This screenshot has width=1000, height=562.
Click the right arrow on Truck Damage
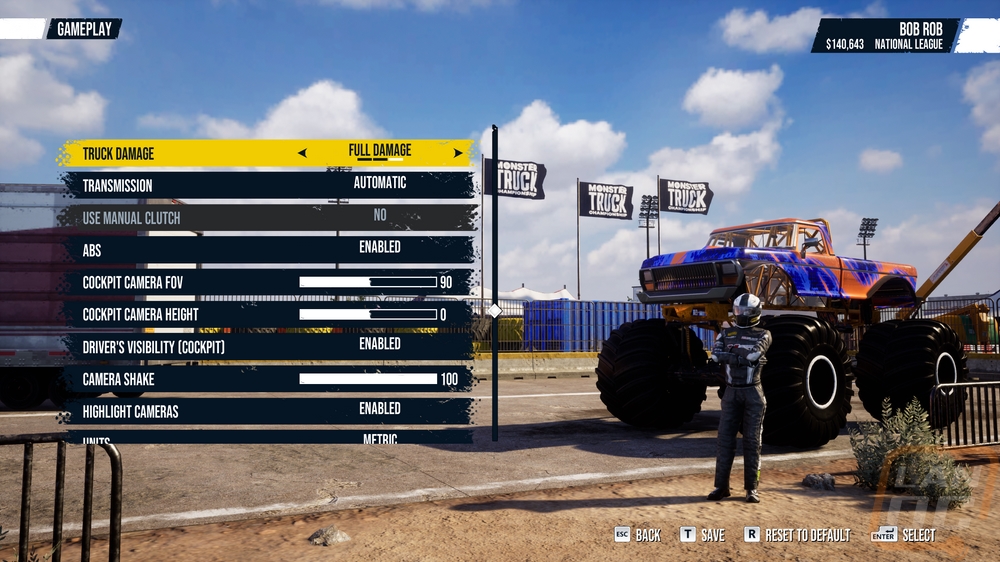pos(458,154)
